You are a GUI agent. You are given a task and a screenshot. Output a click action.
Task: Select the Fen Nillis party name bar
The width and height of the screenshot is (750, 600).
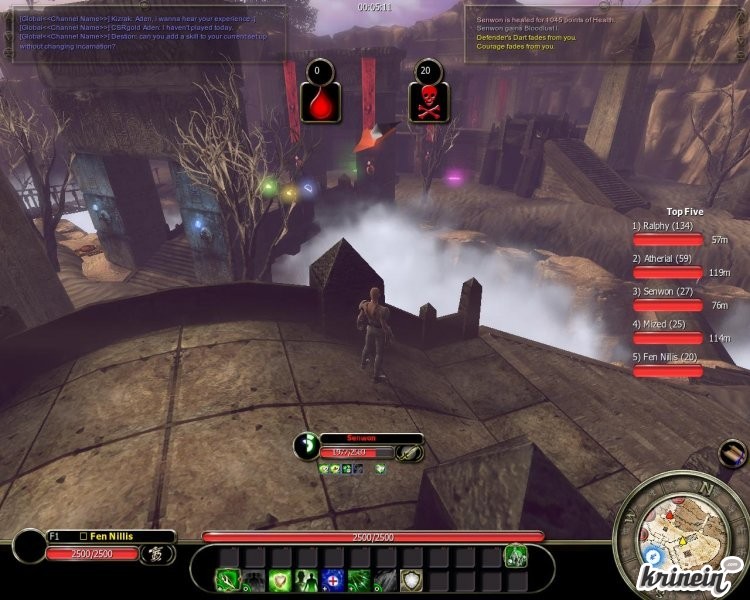(110, 537)
